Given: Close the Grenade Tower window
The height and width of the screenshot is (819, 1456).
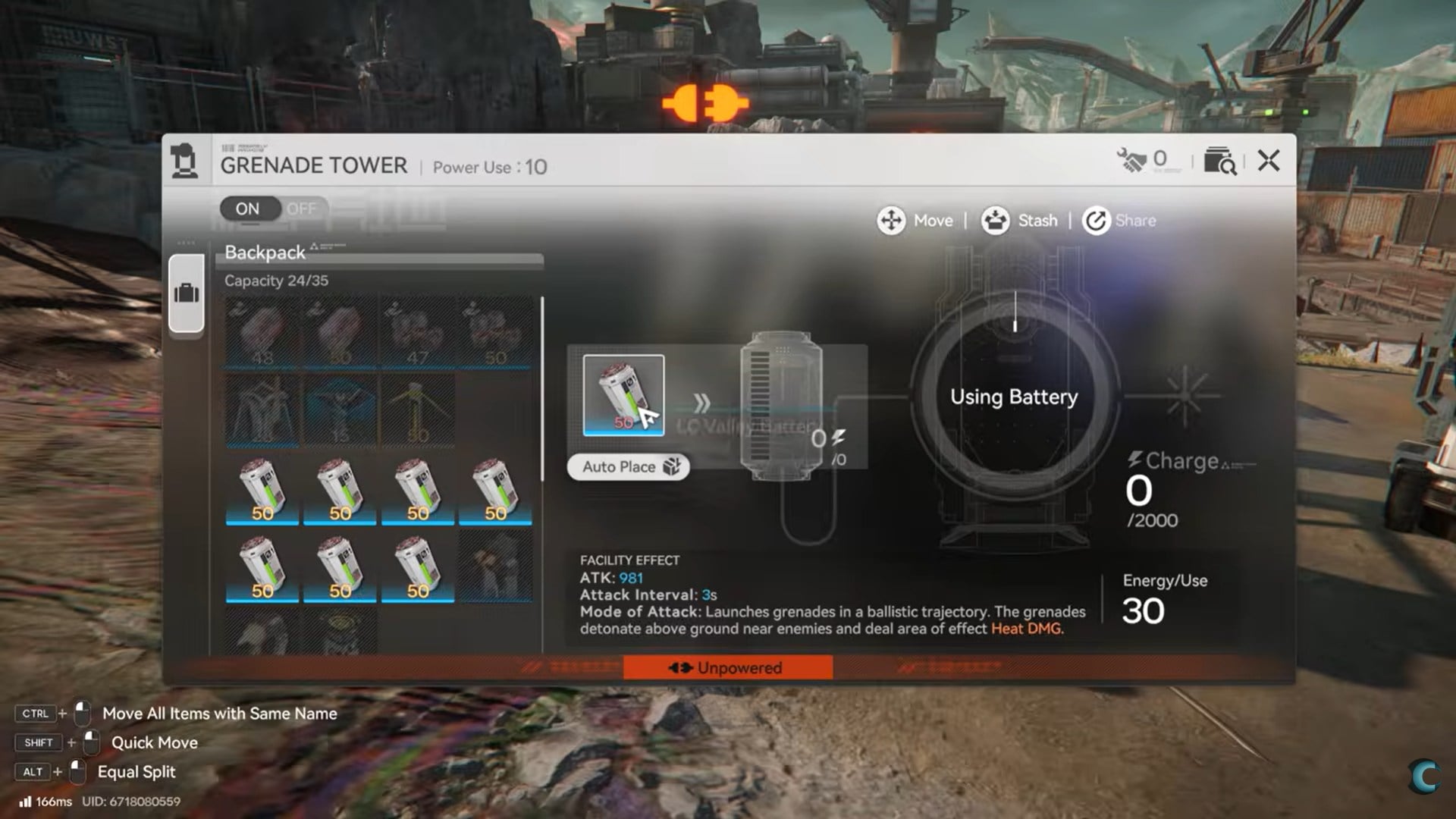Looking at the screenshot, I should coord(1268,161).
